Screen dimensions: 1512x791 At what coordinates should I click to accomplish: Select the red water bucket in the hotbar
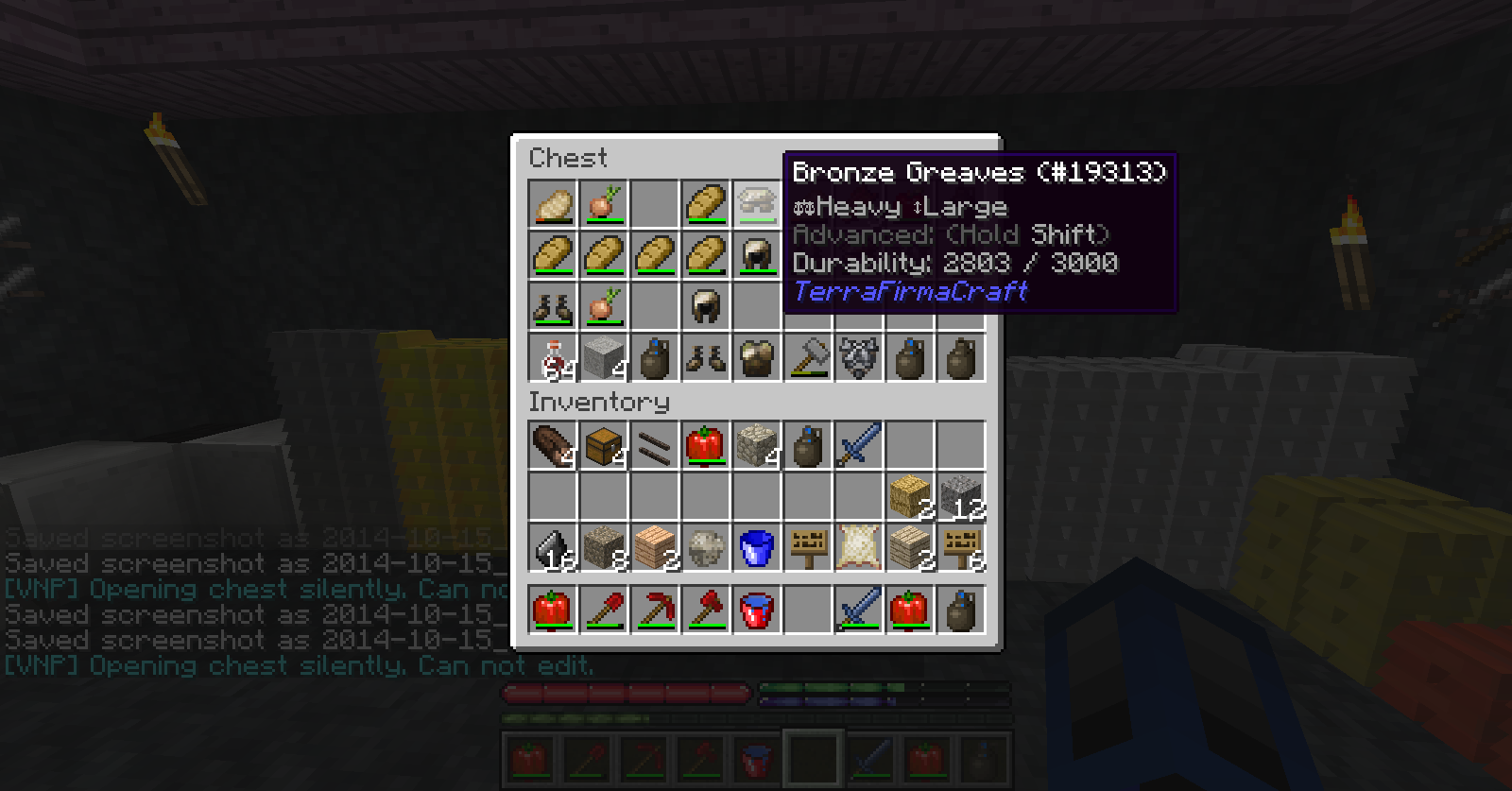[757, 610]
